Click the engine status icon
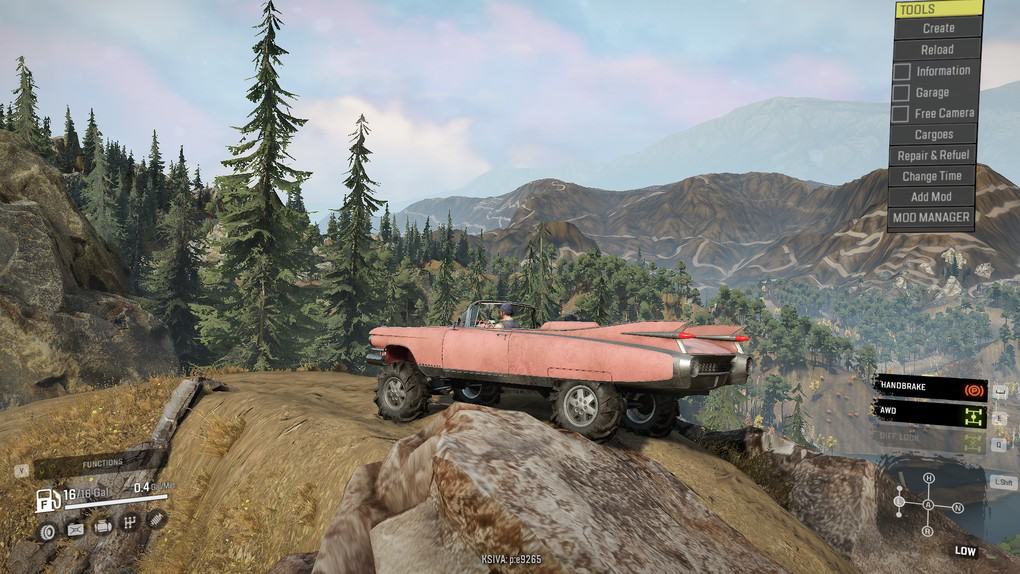1020x574 pixels. pyautogui.click(x=103, y=526)
